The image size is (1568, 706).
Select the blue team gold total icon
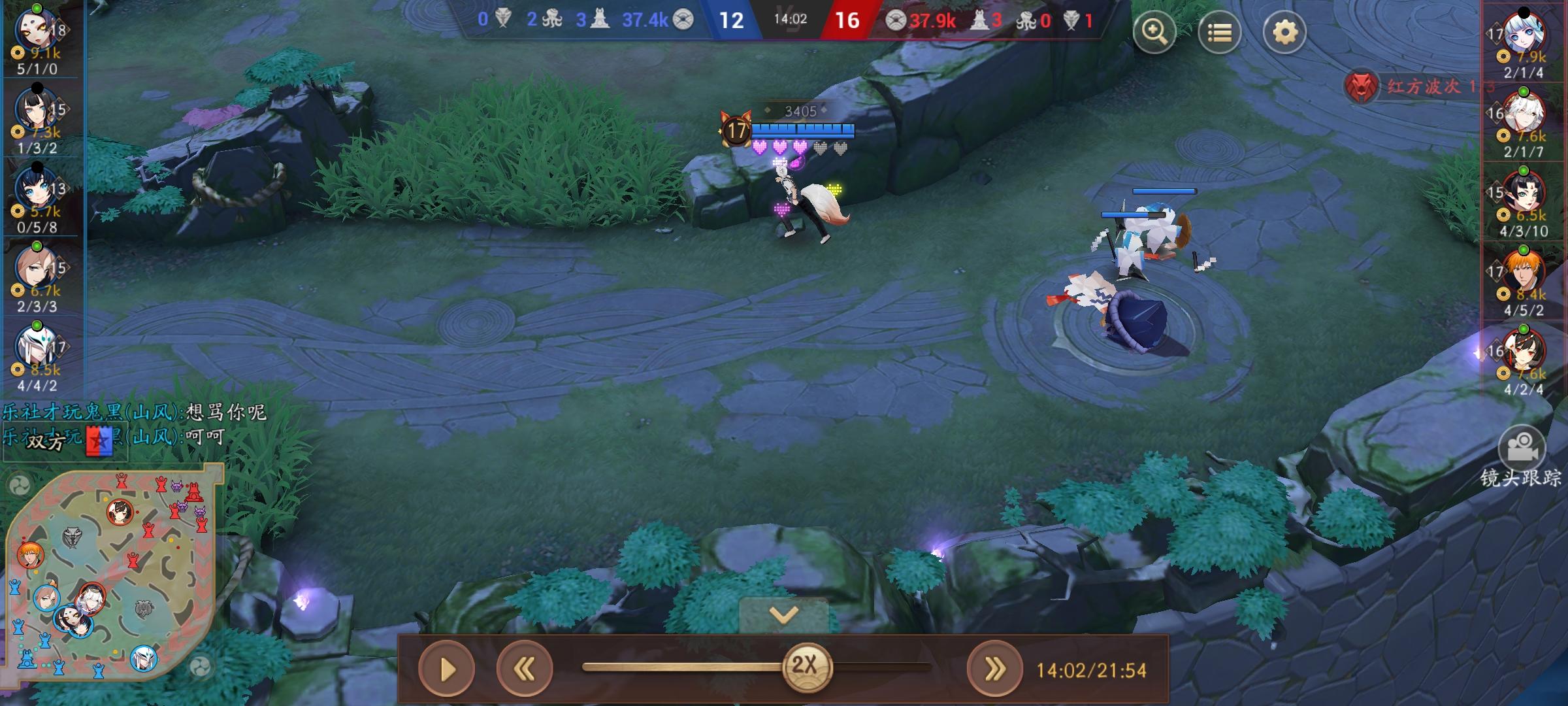[x=684, y=20]
